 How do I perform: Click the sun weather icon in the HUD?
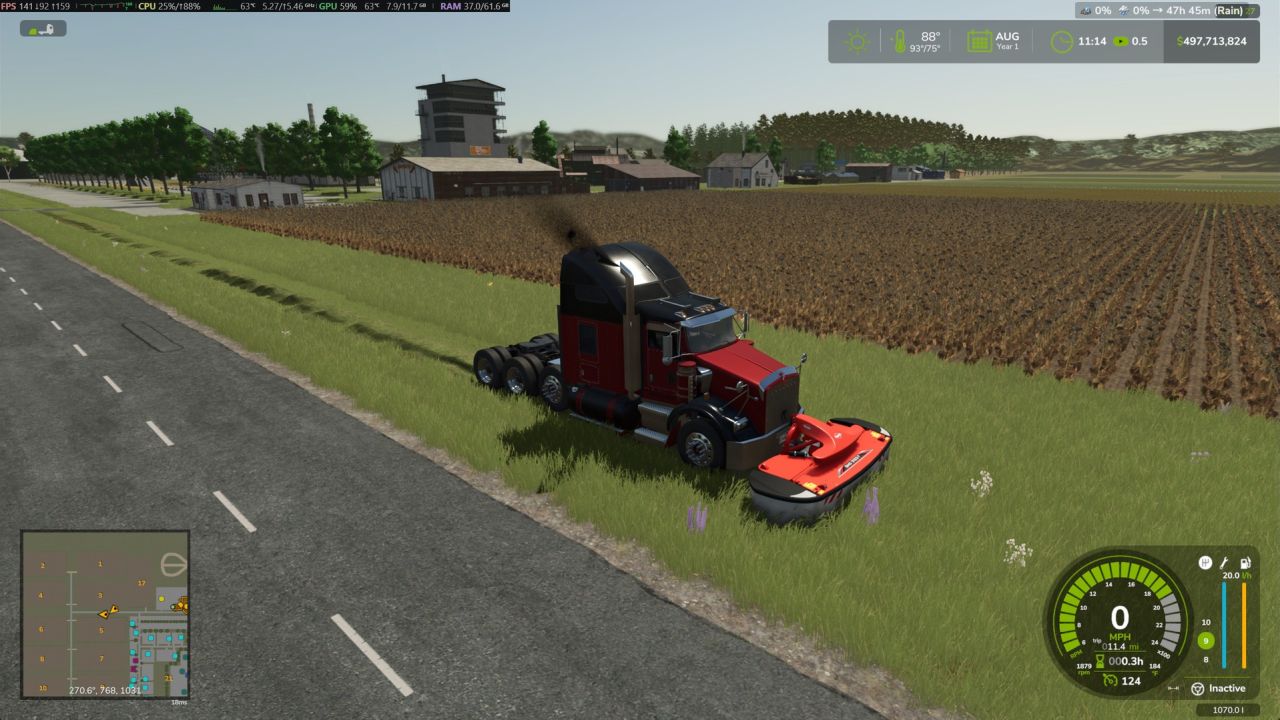tap(858, 40)
